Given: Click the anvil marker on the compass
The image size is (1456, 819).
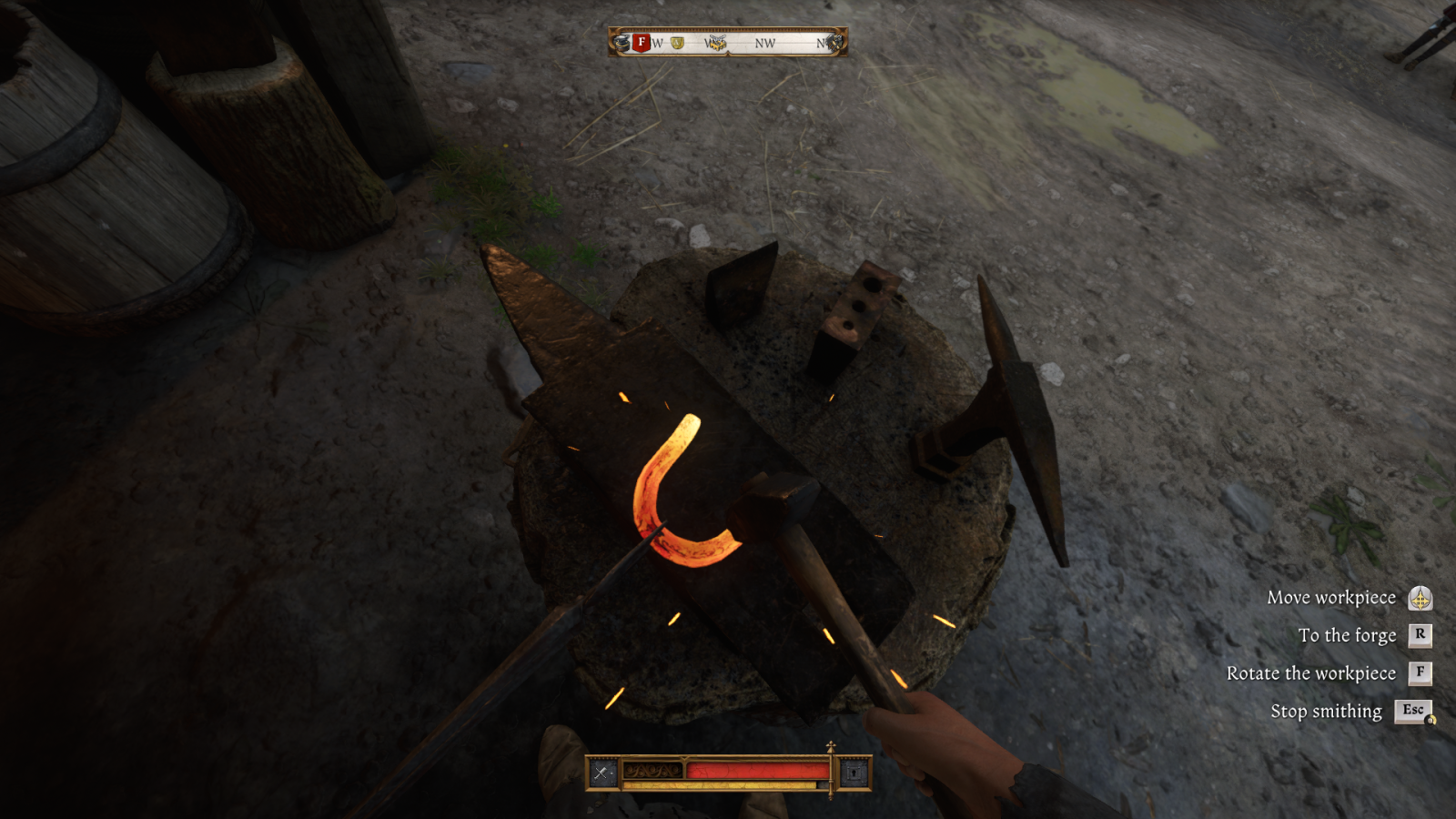Looking at the screenshot, I should pos(622,42).
